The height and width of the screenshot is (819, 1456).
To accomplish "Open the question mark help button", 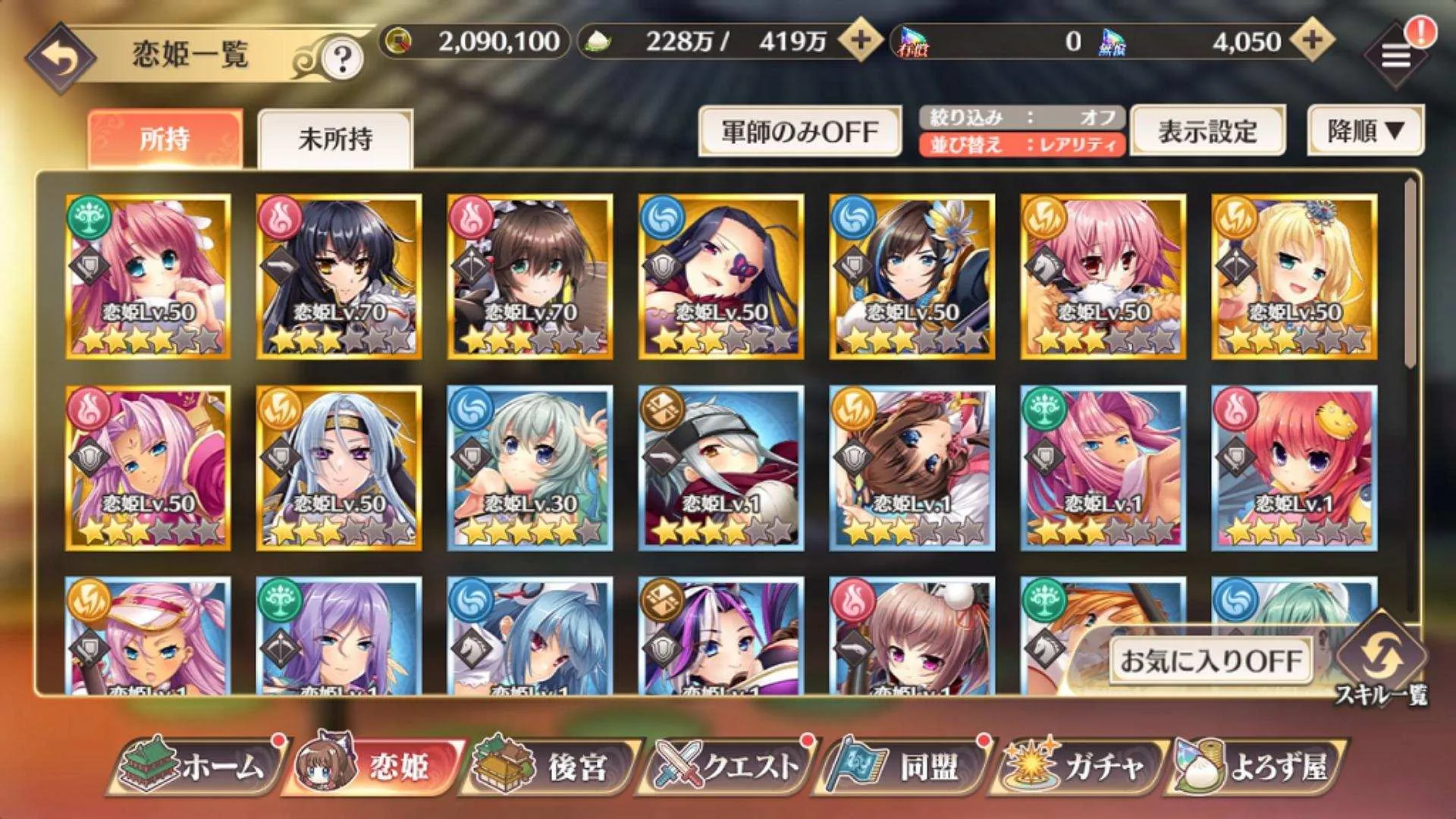I will (342, 58).
